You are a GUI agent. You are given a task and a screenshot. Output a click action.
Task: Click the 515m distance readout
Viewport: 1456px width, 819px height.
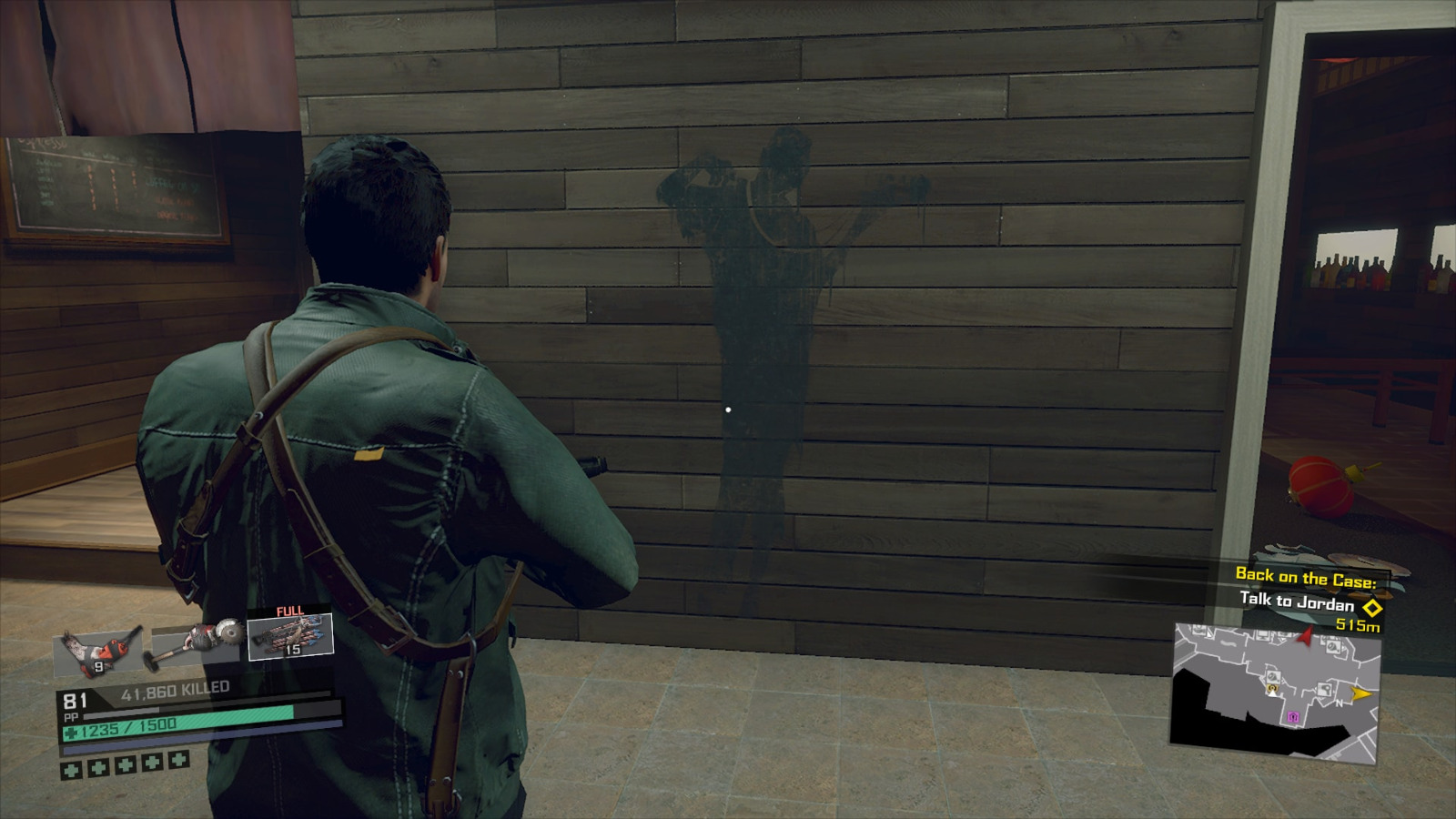coord(1358,625)
